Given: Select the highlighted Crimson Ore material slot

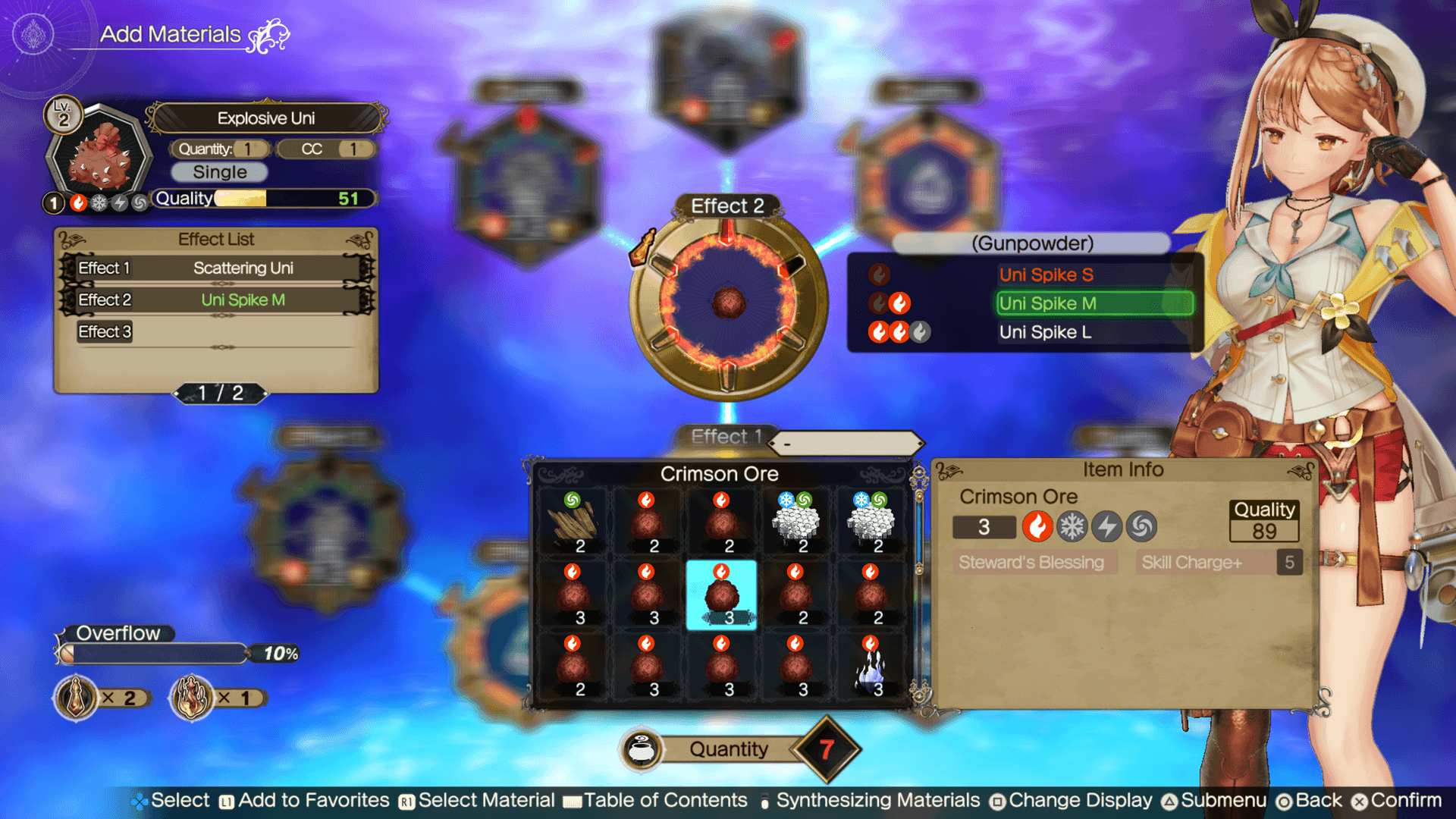Looking at the screenshot, I should click(720, 595).
